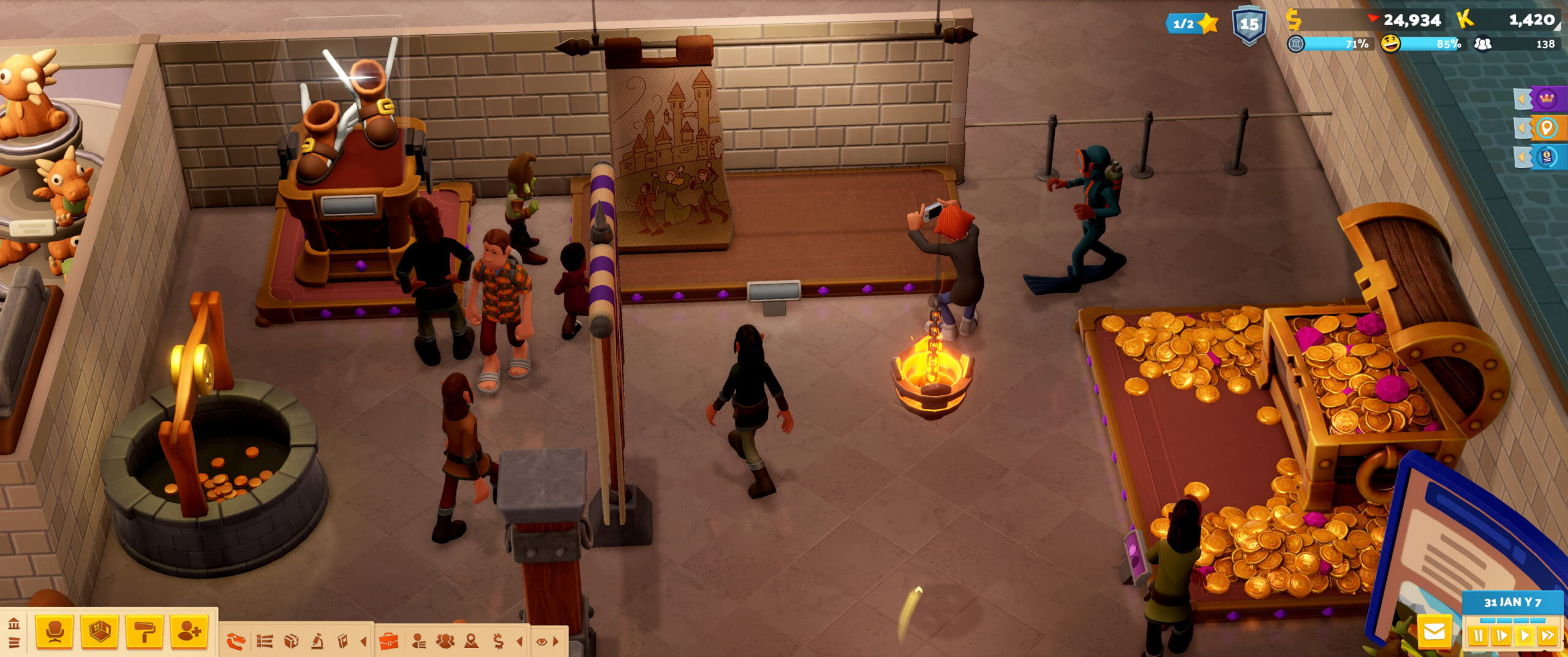Image resolution: width=1568 pixels, height=657 pixels.
Task: Select the paint roller decorate tool
Action: click(144, 631)
